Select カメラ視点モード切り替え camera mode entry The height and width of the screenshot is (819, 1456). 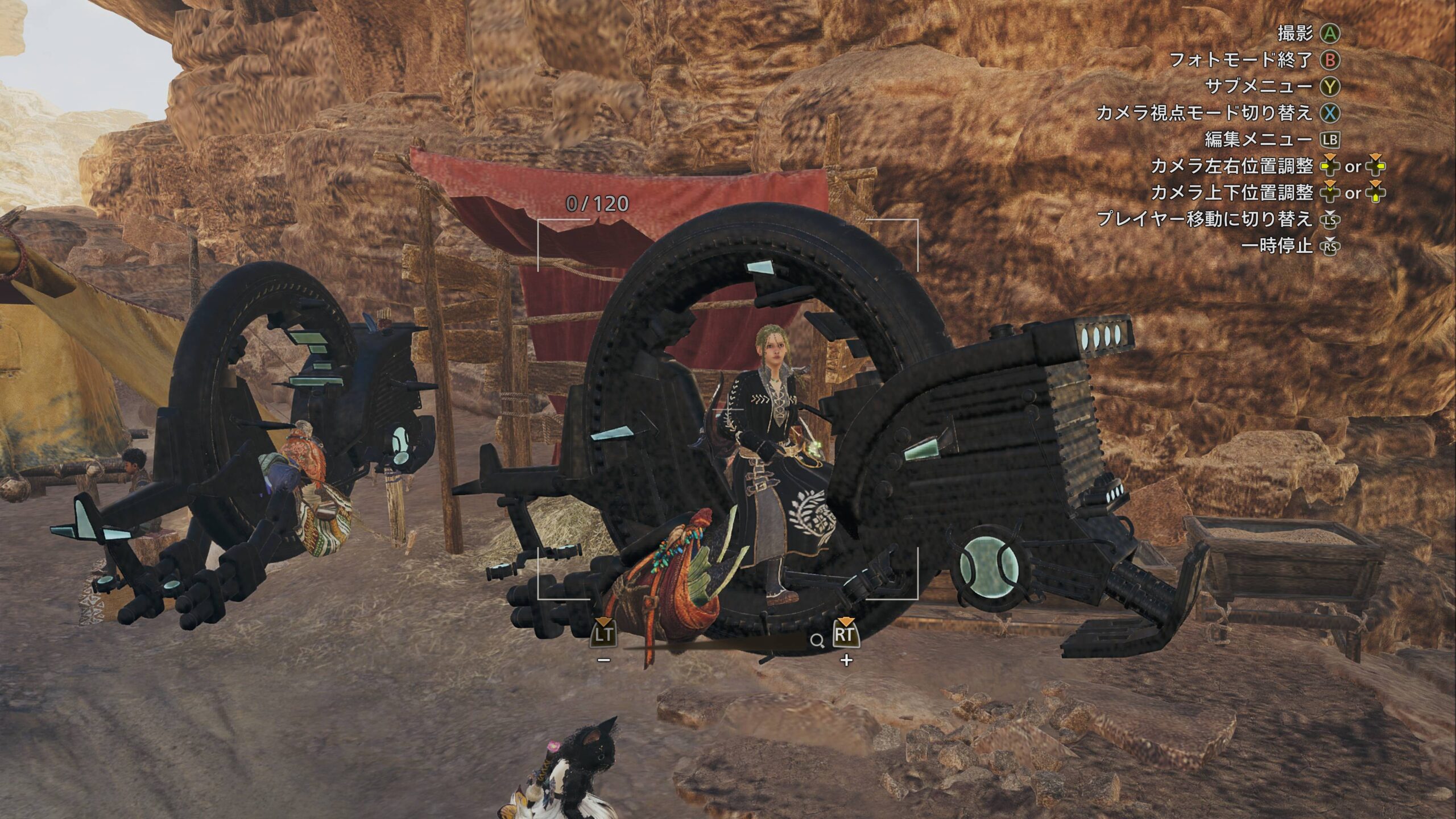[1203, 113]
